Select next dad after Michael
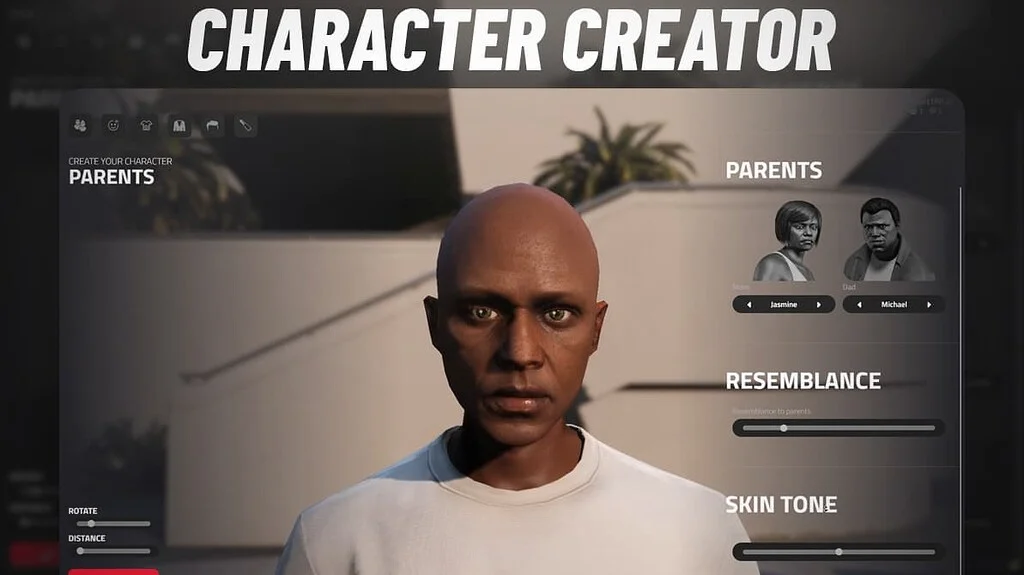Screen dimensions: 1024x575 pos(930,304)
